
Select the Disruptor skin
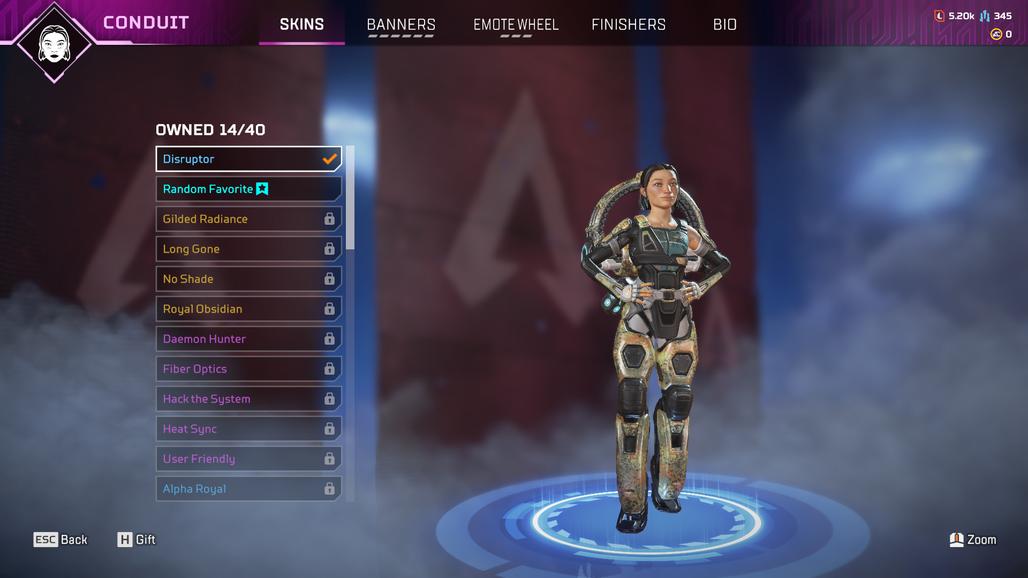coord(248,159)
